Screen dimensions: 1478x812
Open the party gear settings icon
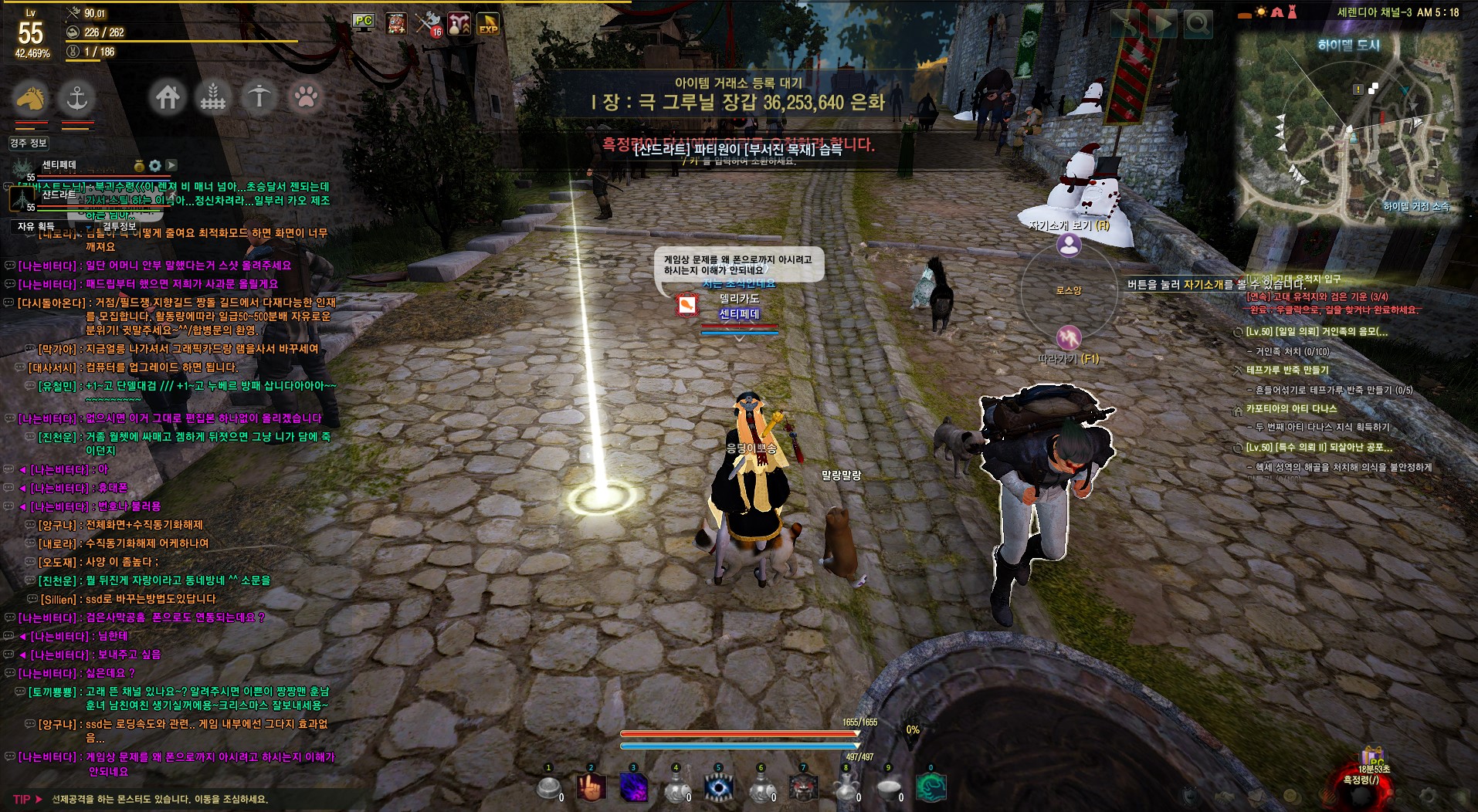tap(155, 165)
